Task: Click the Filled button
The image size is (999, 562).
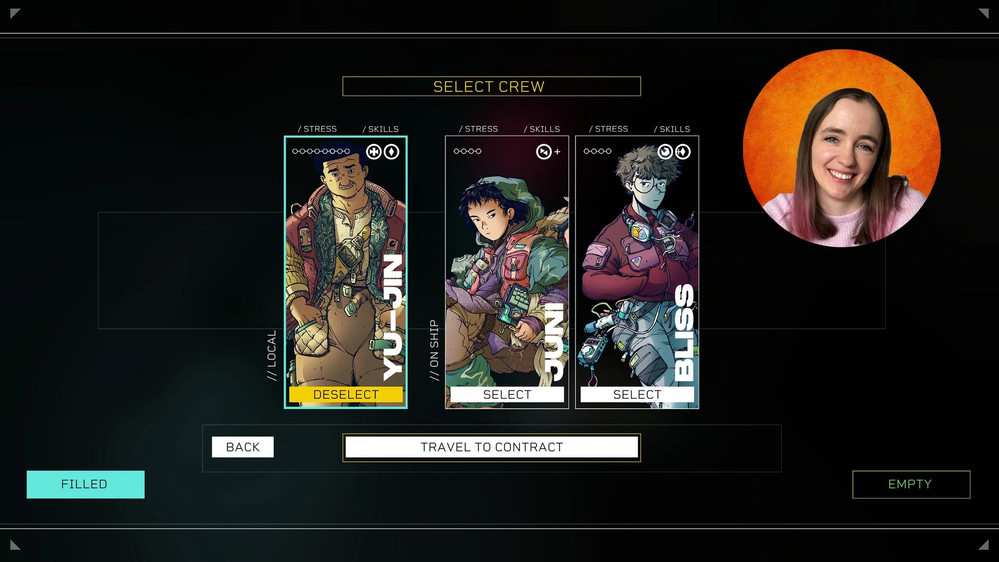Action: (85, 484)
